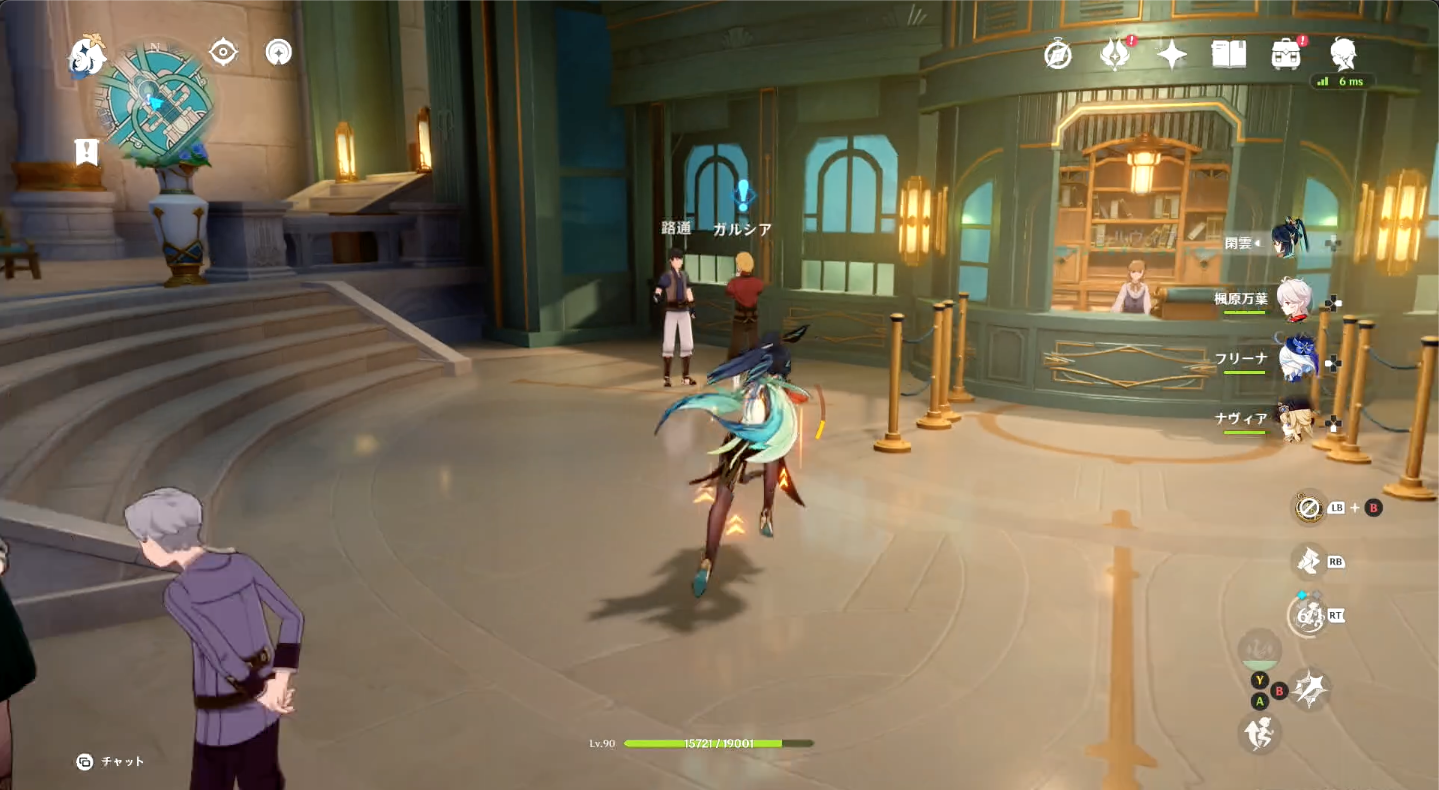
Task: Open the Paimon menu icon
Action: pos(86,57)
